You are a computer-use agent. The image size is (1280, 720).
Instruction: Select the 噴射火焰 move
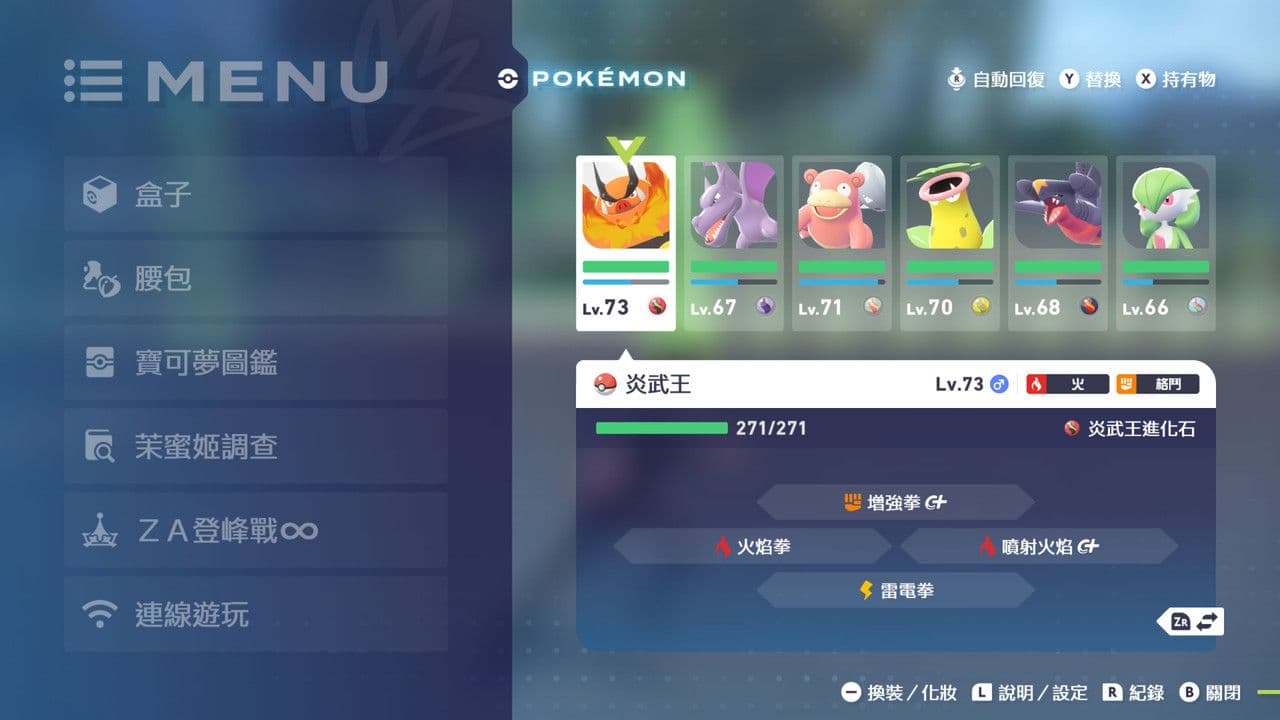[x=1041, y=546]
